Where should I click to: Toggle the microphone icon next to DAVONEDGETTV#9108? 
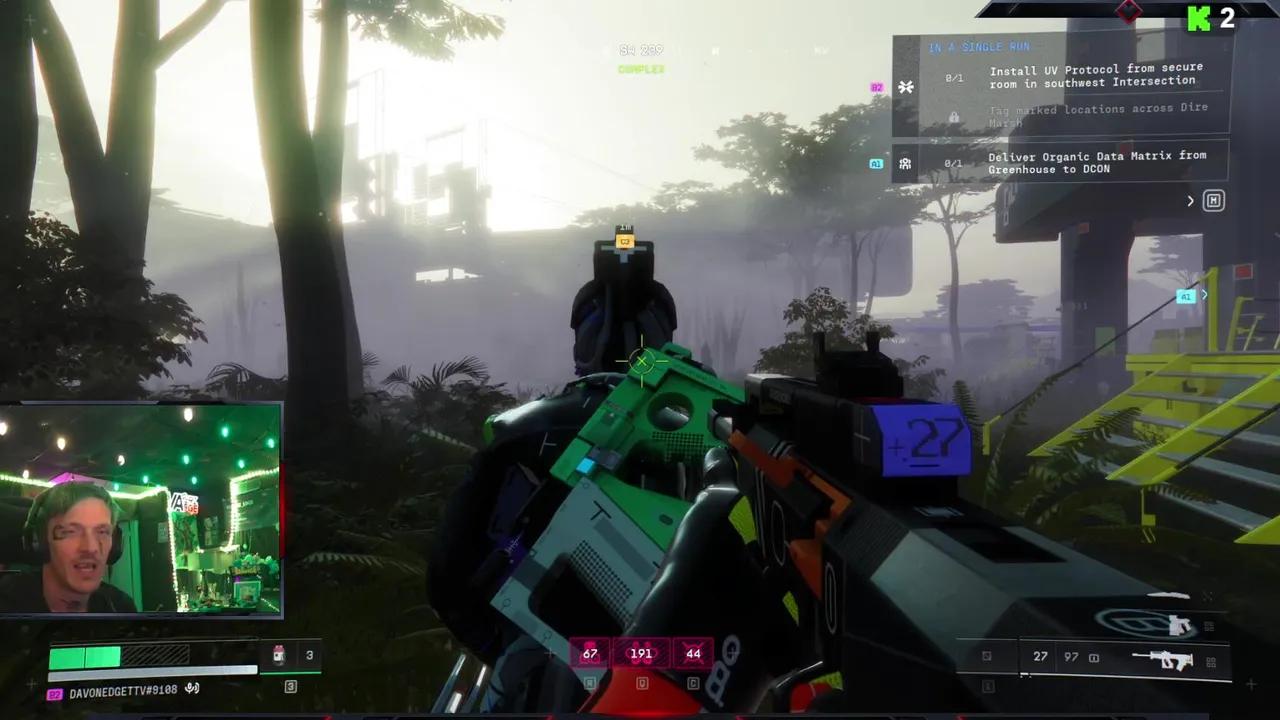tap(193, 687)
